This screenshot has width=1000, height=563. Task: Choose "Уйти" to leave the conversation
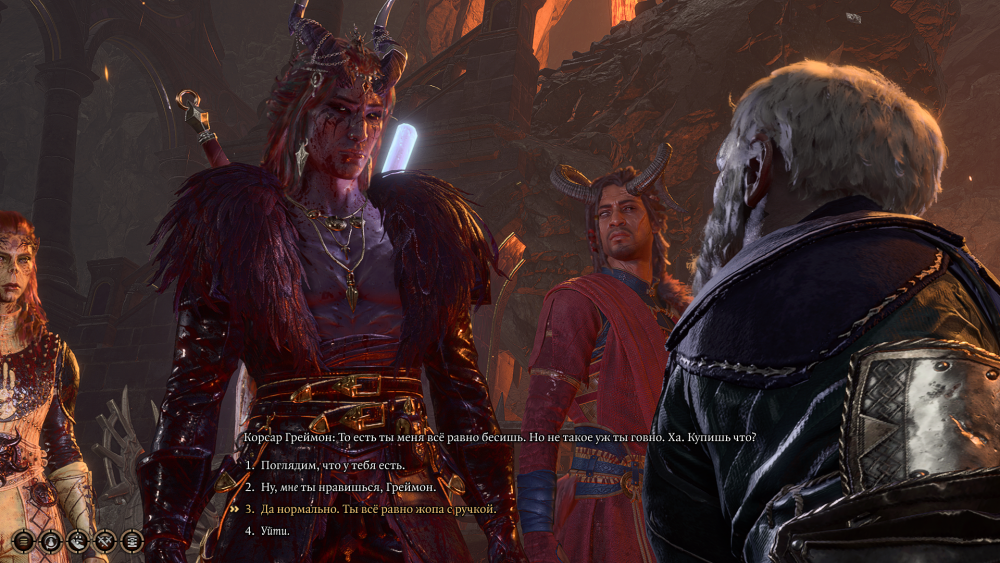pos(277,530)
